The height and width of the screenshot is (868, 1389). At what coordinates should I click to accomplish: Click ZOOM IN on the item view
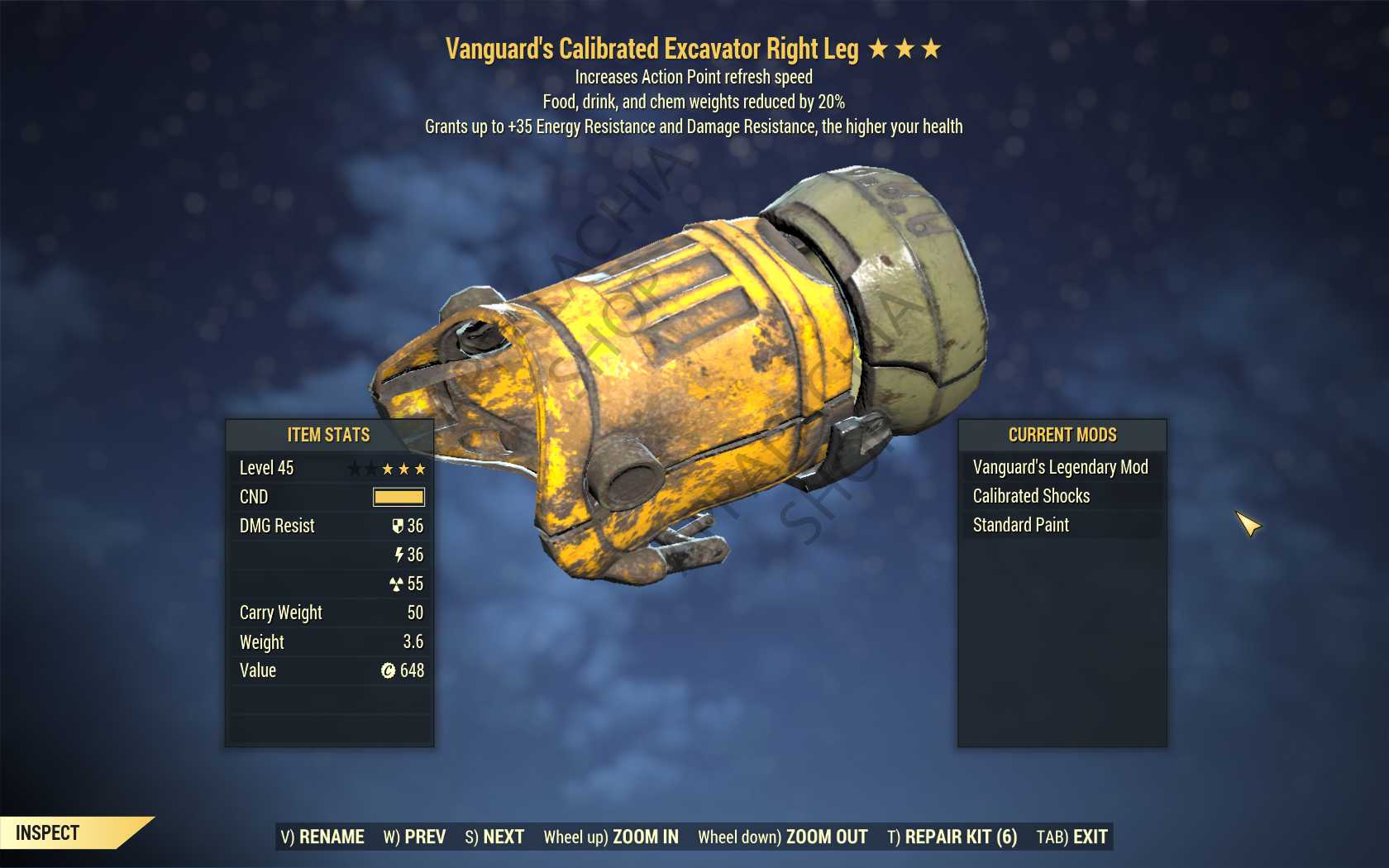[611, 837]
